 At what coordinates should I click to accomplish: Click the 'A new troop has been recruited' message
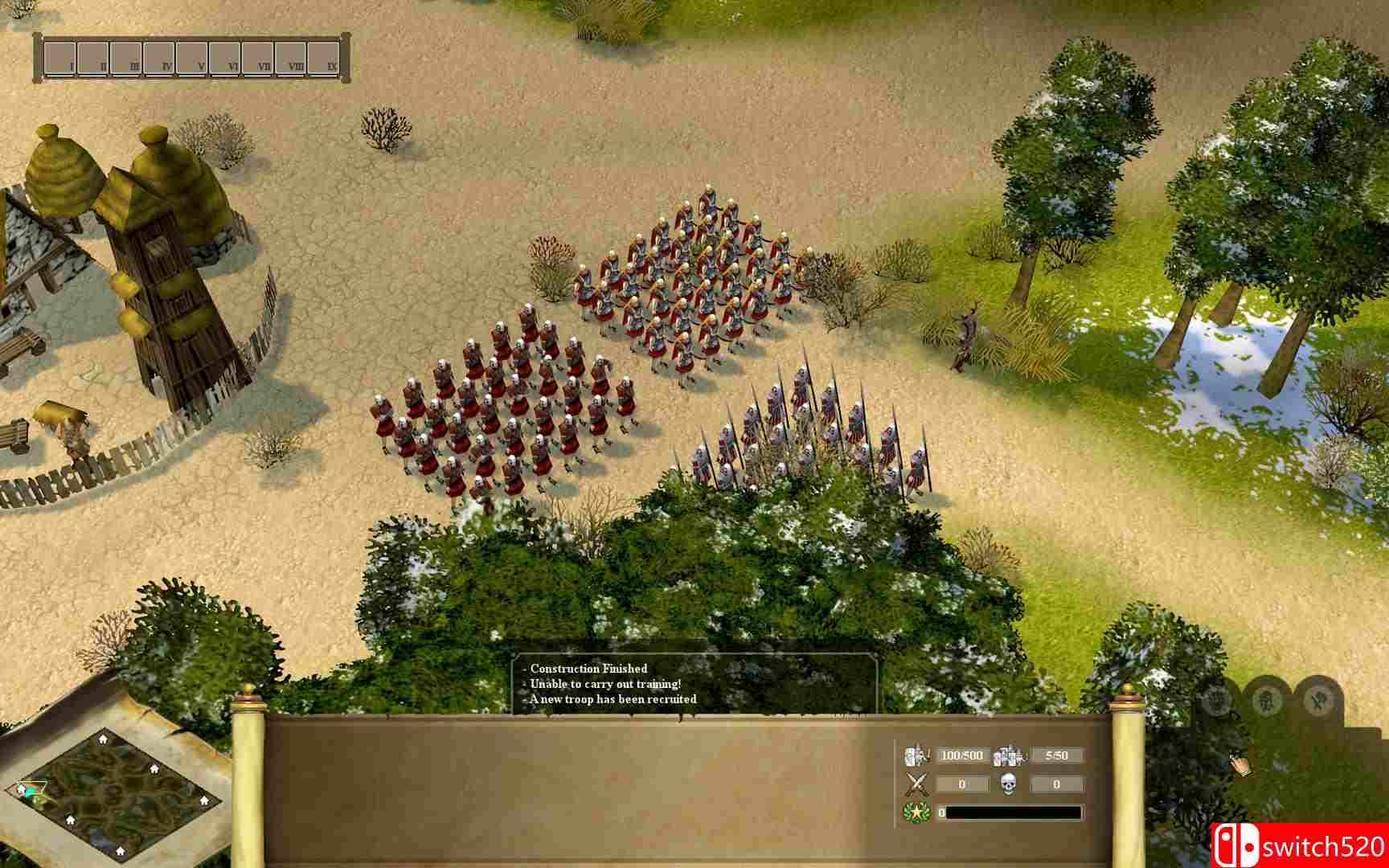coord(615,699)
